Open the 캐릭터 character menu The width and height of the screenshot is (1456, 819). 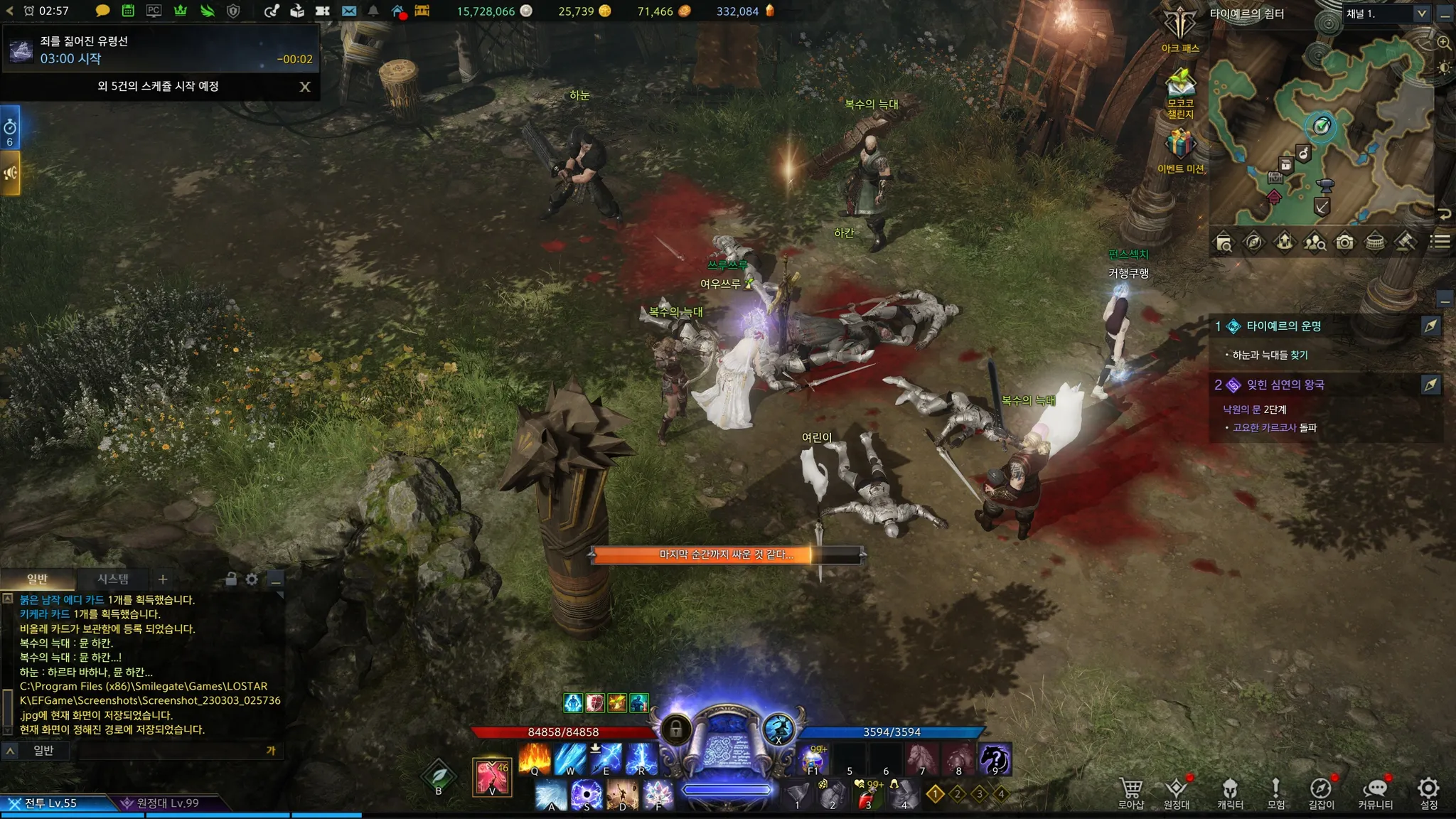1230,792
